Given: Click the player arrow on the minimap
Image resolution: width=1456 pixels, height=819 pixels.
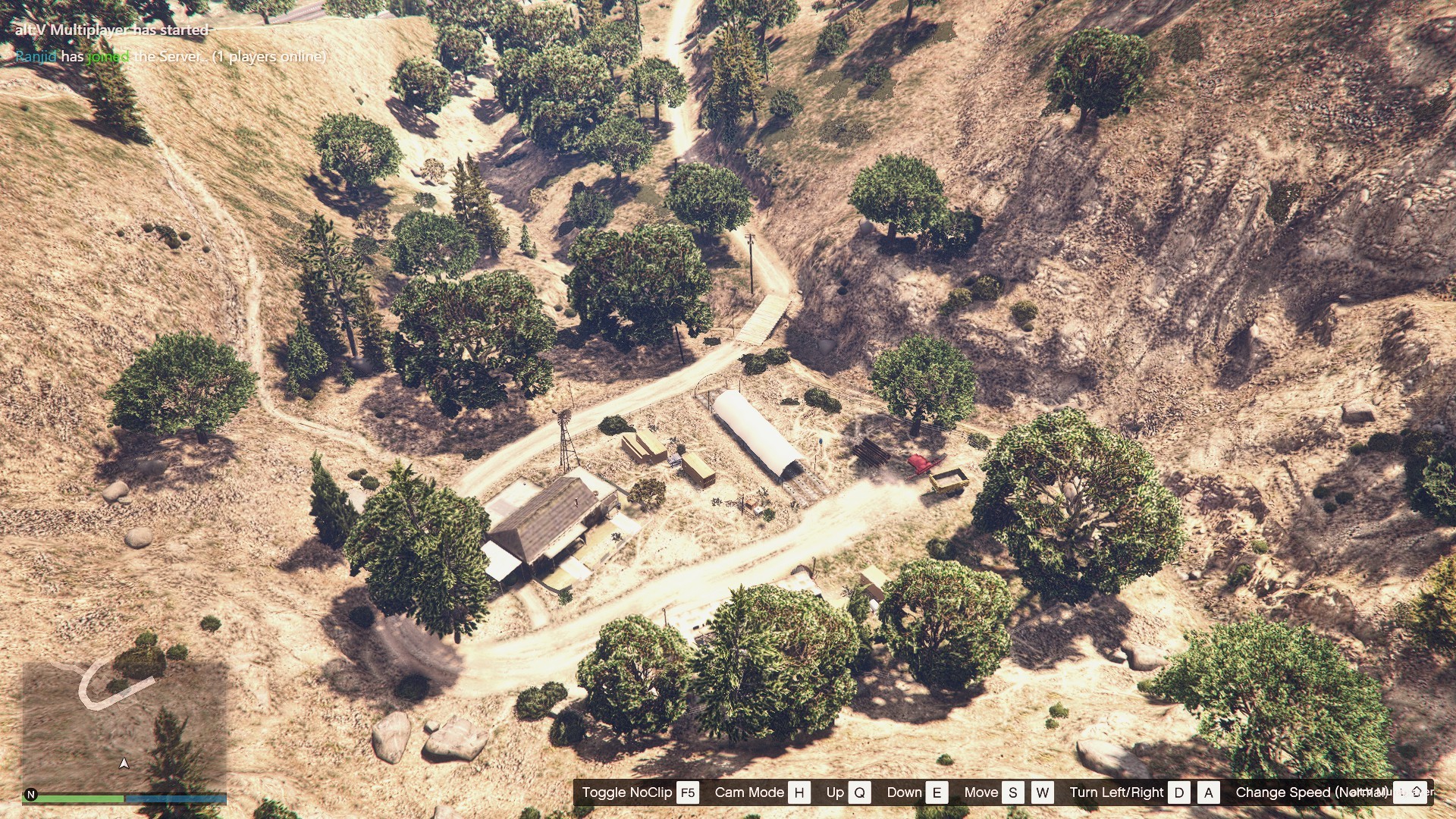Looking at the screenshot, I should [124, 763].
